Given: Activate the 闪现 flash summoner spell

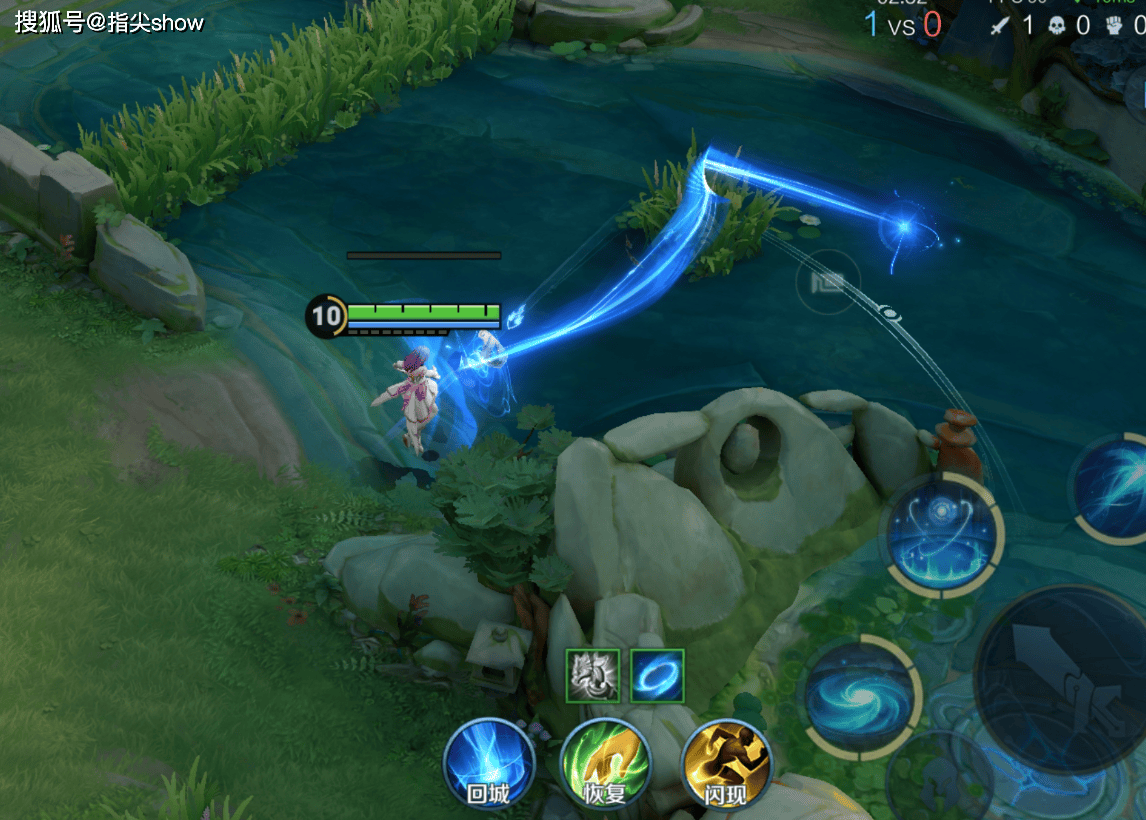Looking at the screenshot, I should (x=727, y=764).
